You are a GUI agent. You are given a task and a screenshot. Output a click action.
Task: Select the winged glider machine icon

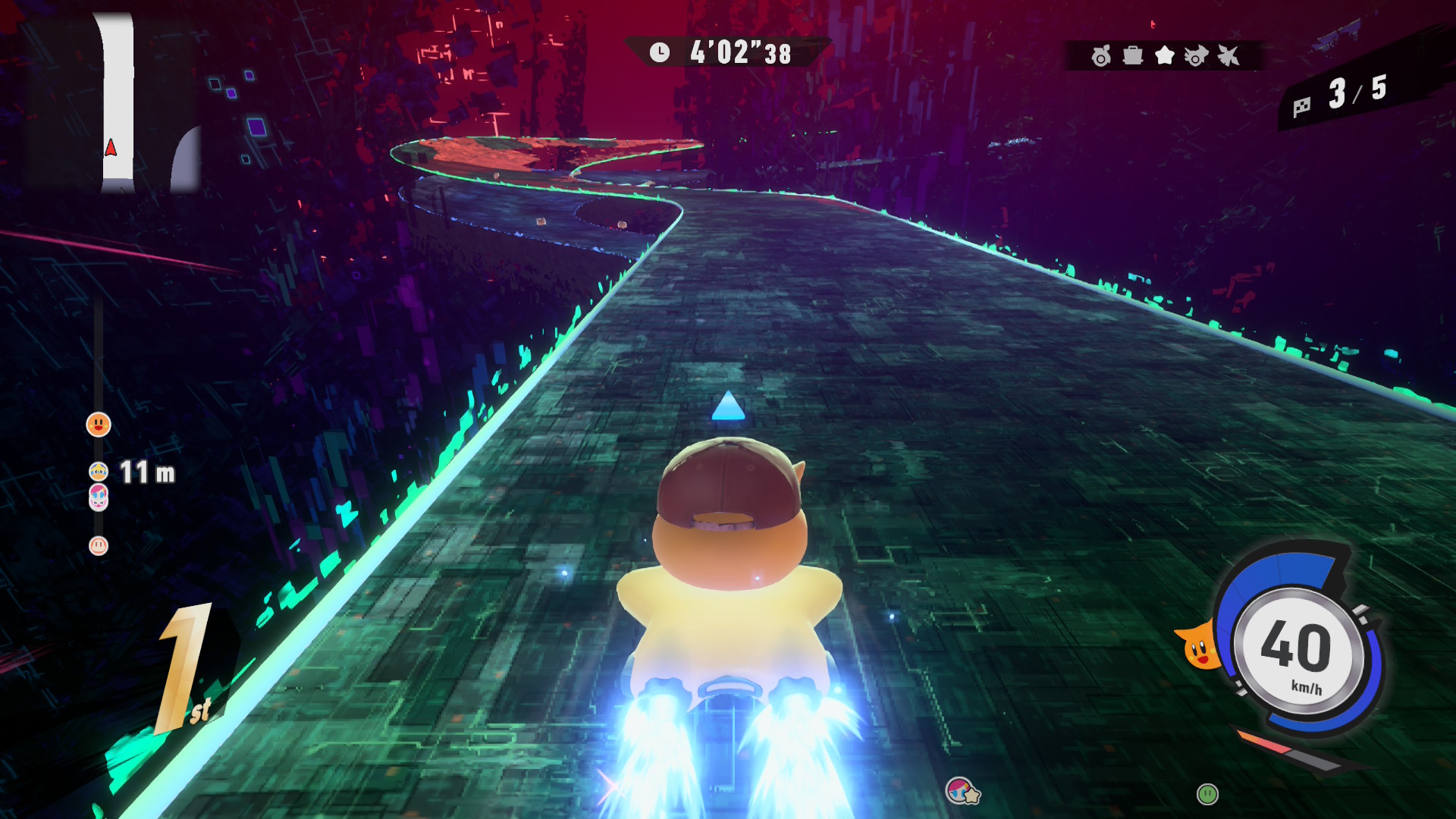(x=1228, y=55)
